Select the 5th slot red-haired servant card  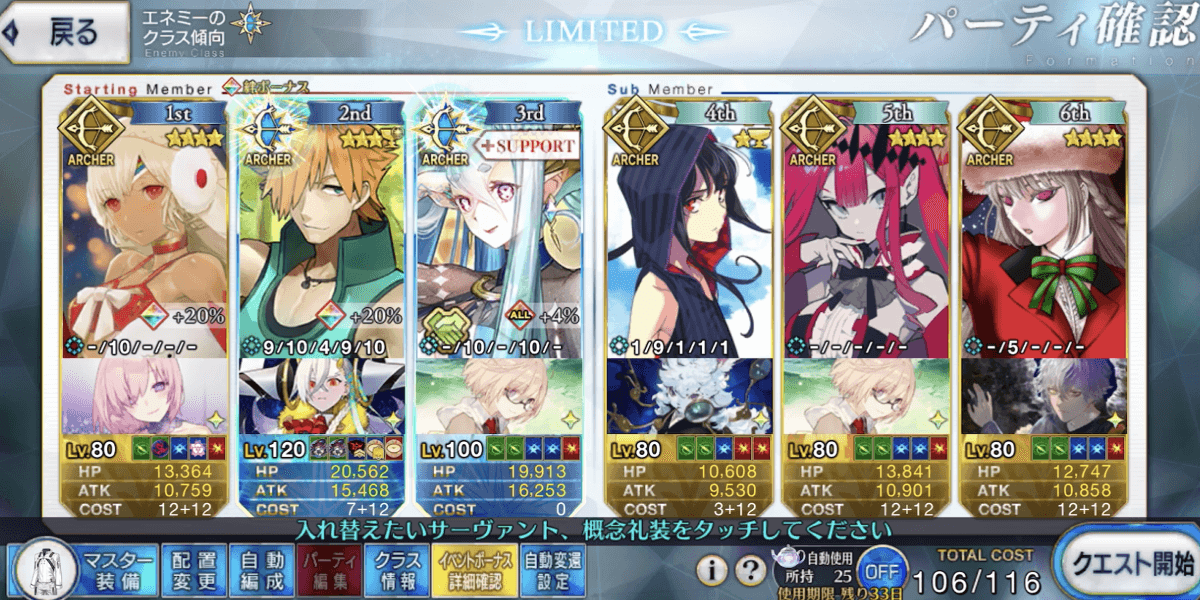pos(865,230)
